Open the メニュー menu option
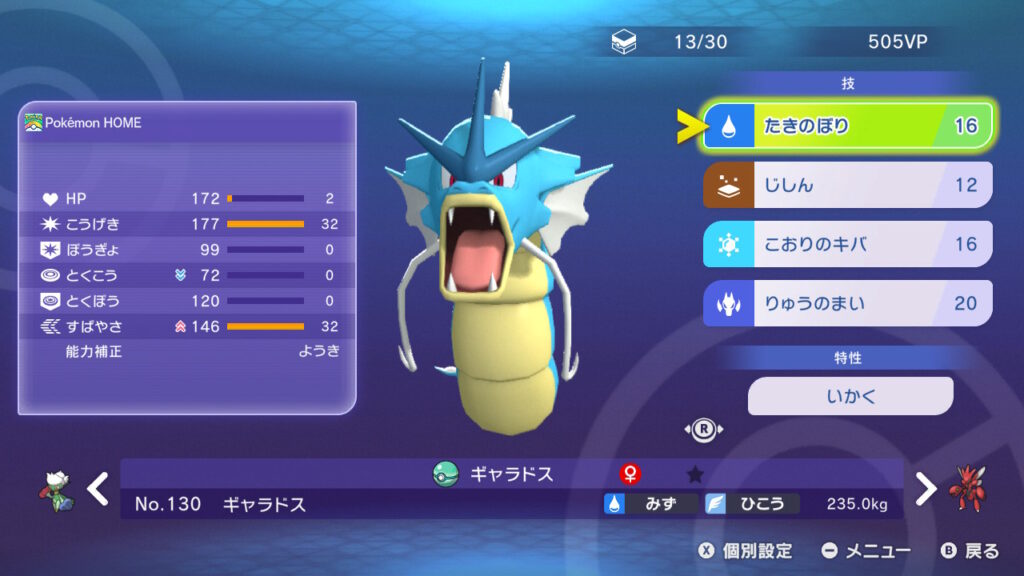Viewport: 1024px width, 576px height. coord(866,551)
